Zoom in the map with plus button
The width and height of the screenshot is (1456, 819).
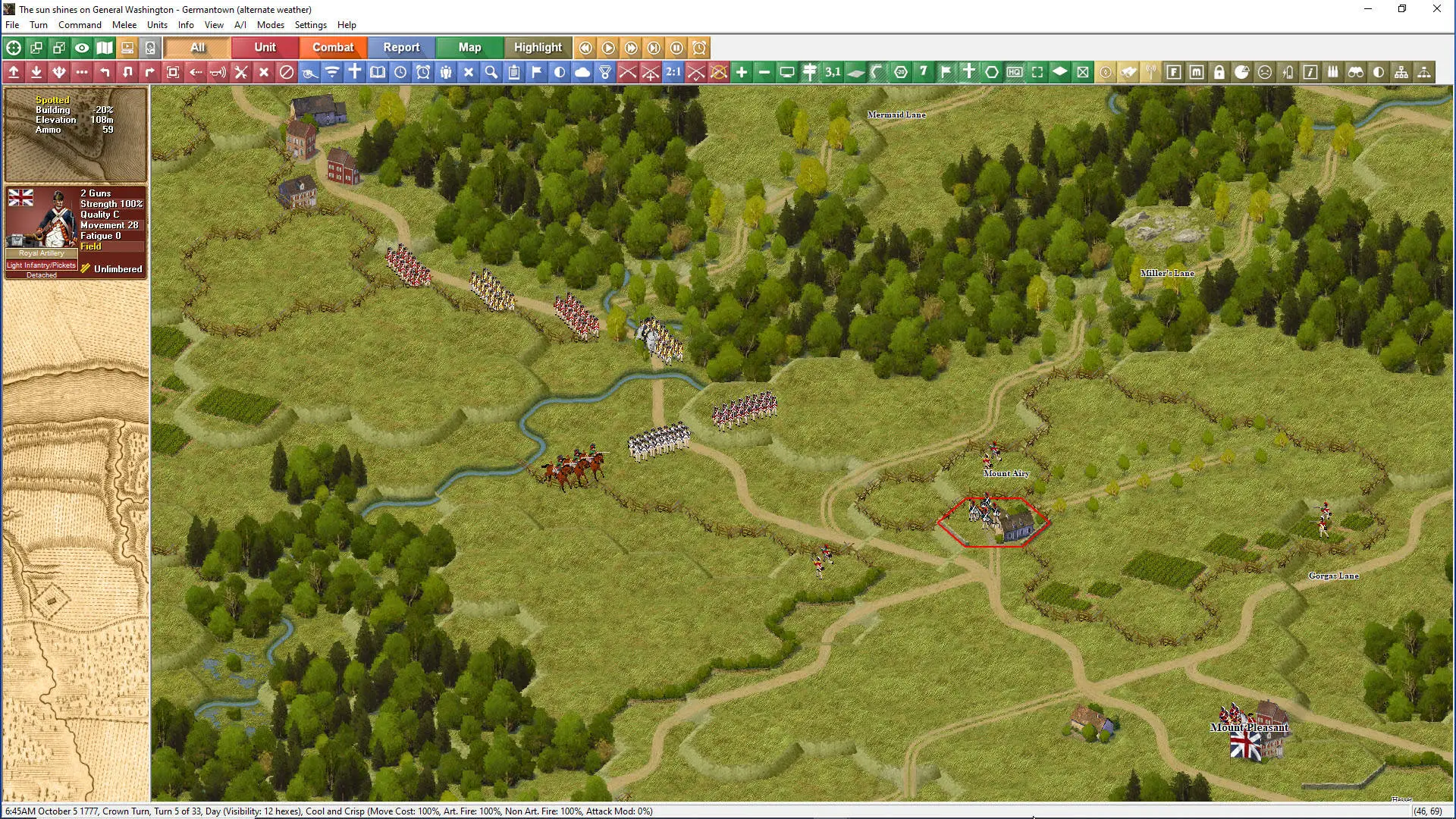742,72
